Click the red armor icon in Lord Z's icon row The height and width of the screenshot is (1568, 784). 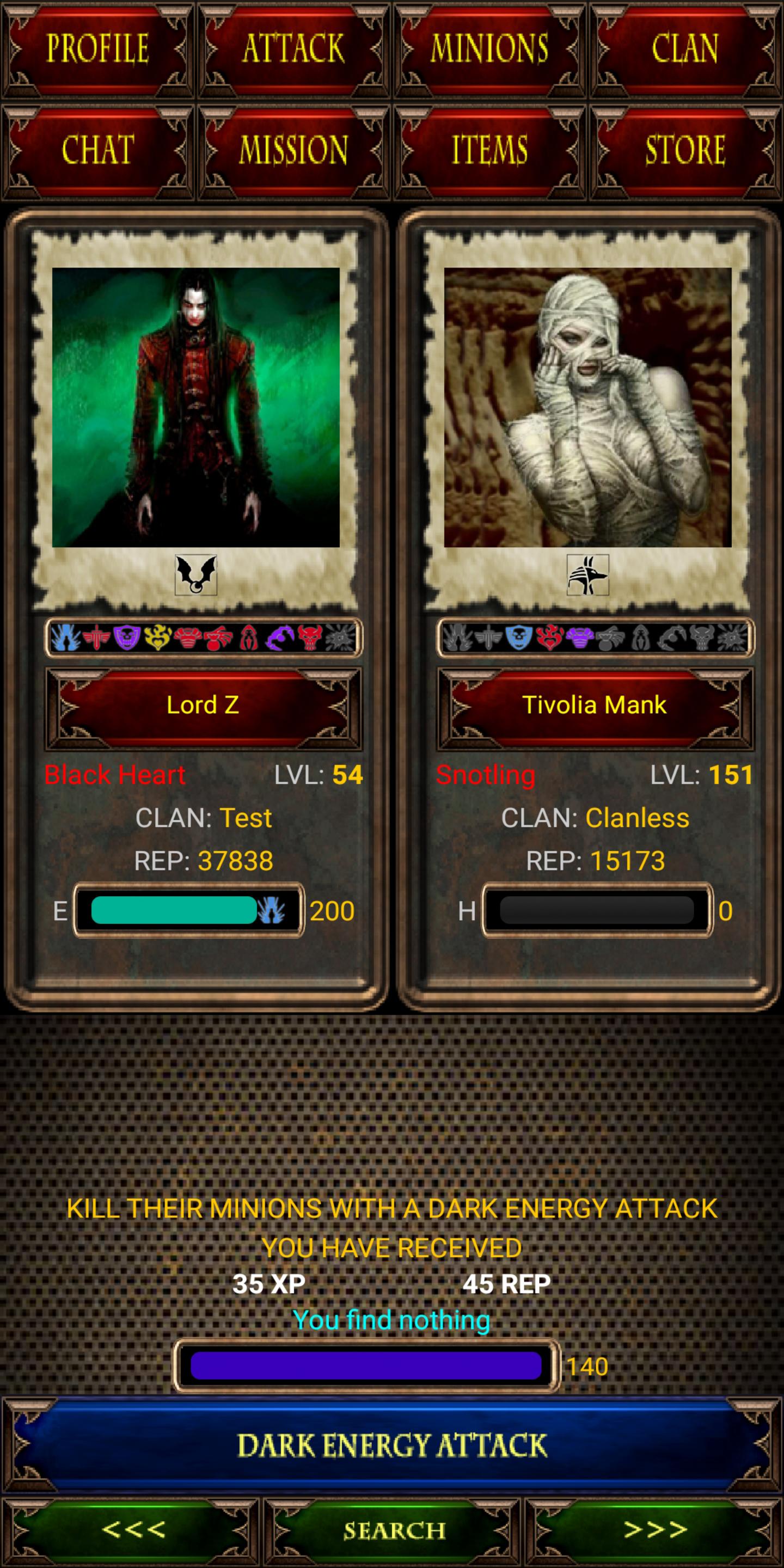187,638
